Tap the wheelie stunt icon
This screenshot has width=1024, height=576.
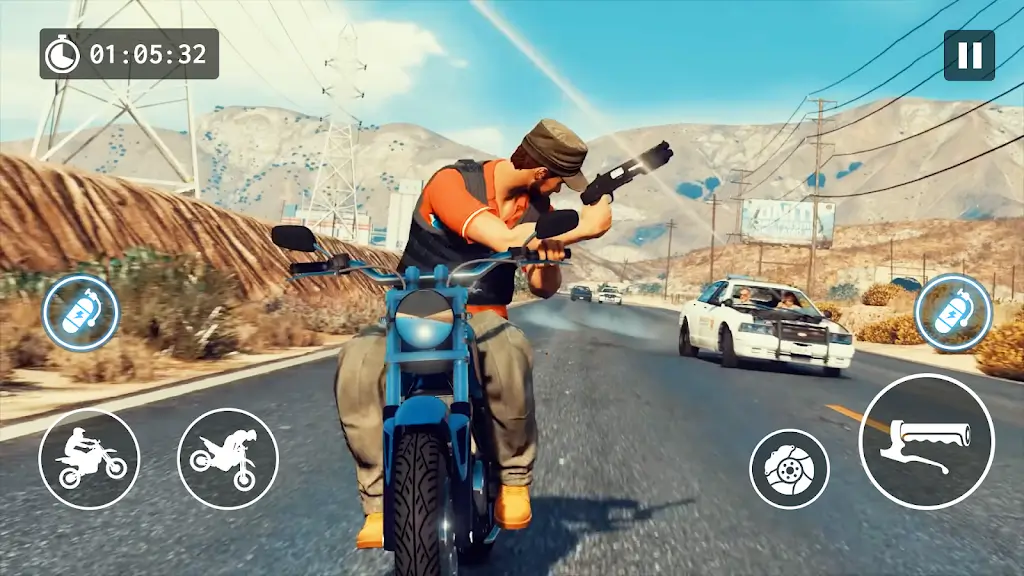click(x=89, y=459)
